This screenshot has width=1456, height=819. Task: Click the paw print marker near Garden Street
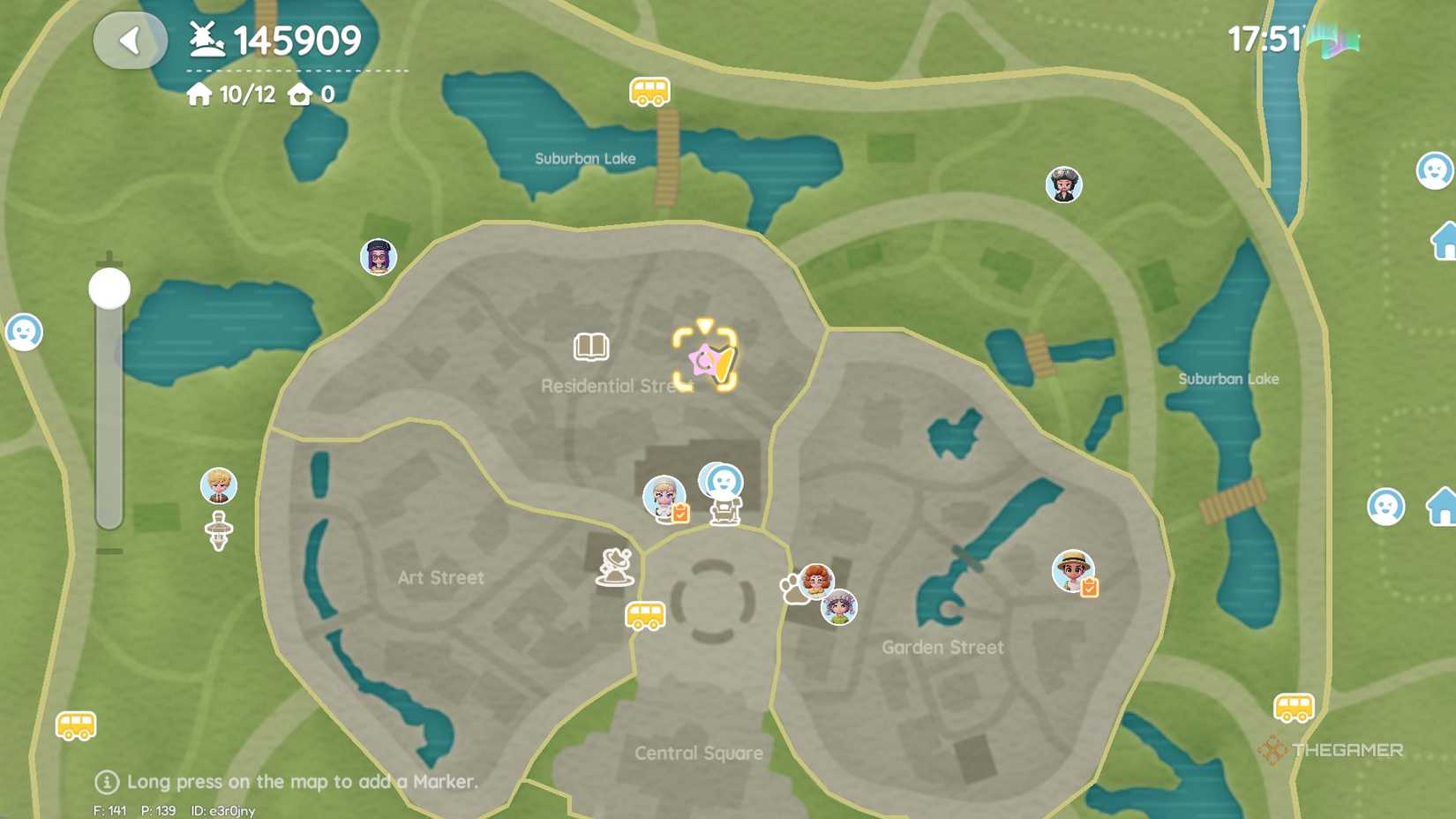coord(792,586)
